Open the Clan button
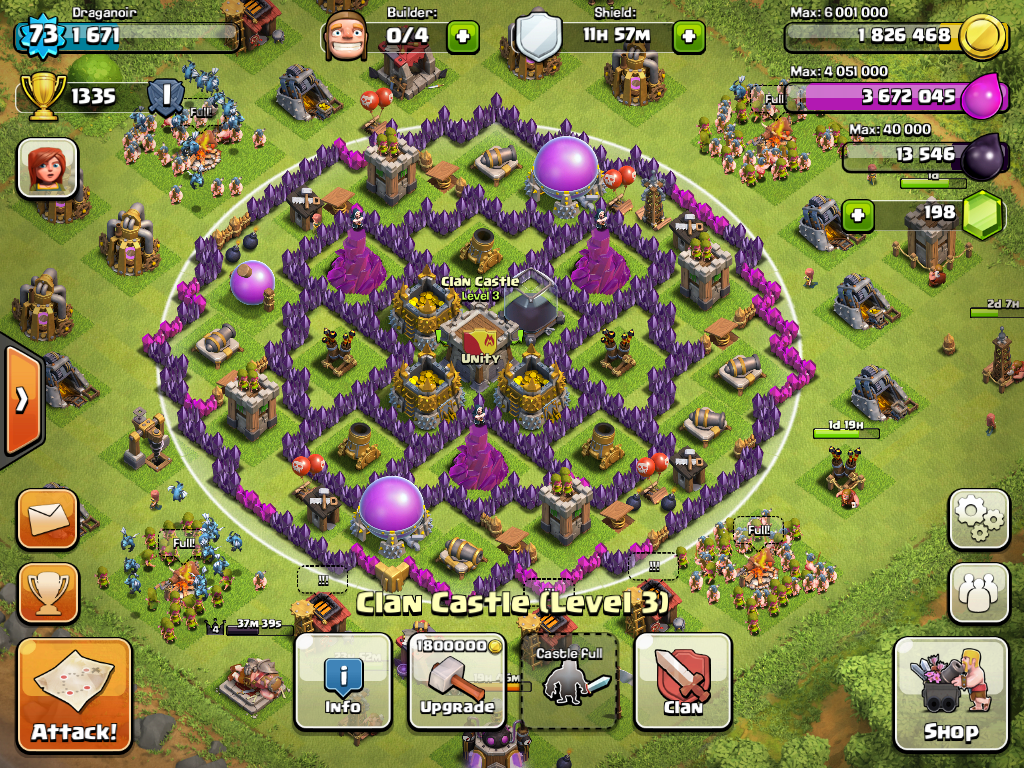The width and height of the screenshot is (1024, 768). click(683, 681)
